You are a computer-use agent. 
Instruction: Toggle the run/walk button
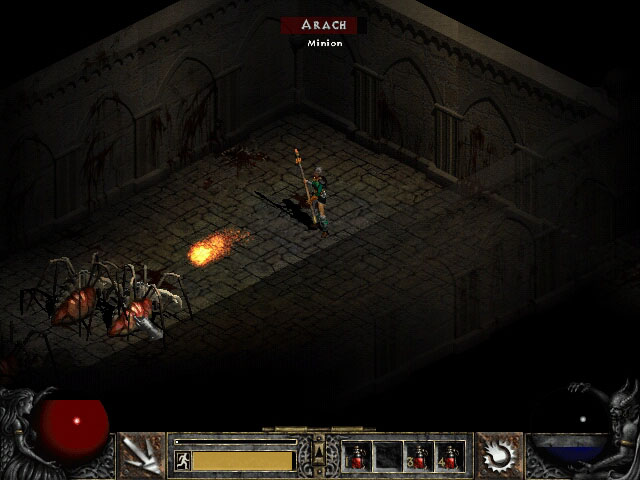click(x=183, y=460)
